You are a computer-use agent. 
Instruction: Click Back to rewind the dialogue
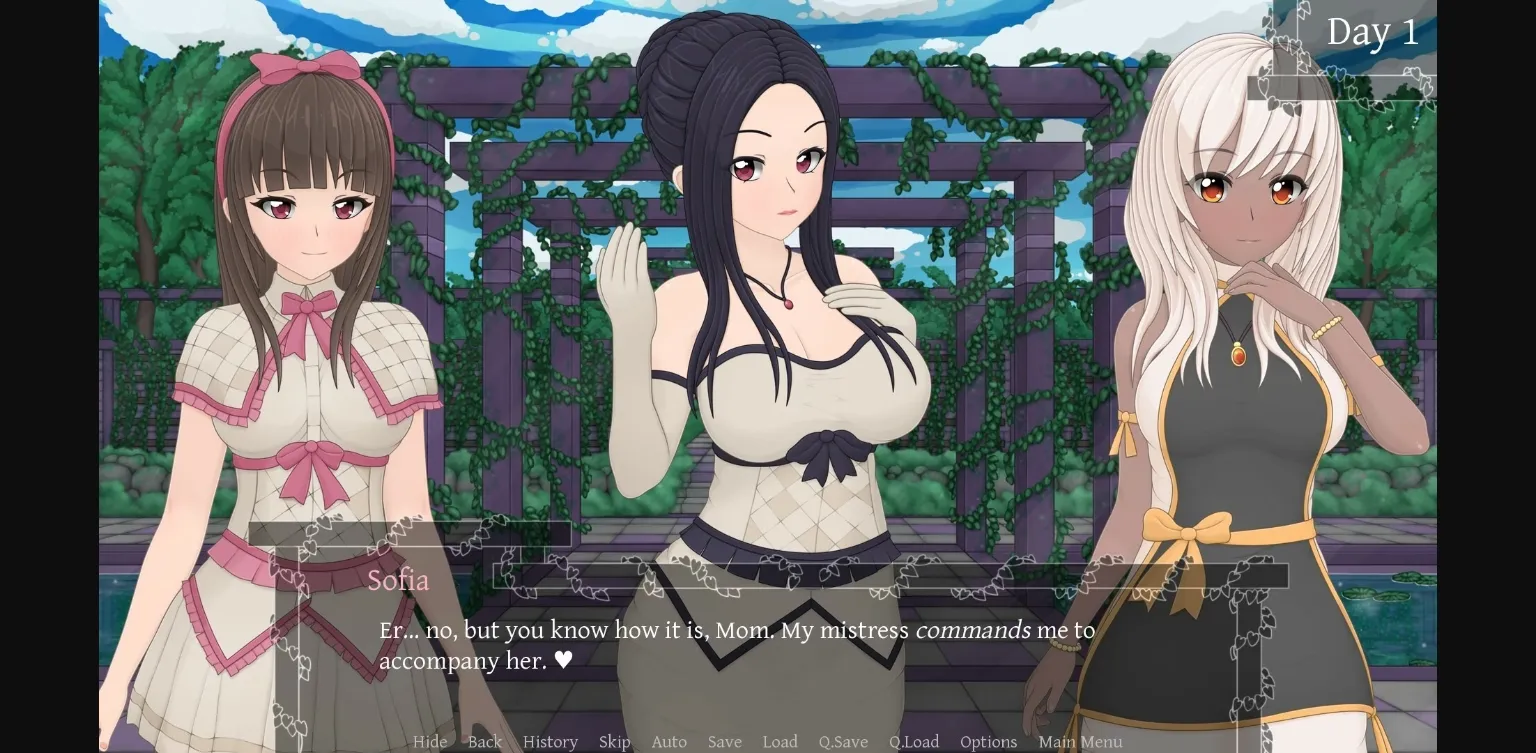[x=484, y=742]
